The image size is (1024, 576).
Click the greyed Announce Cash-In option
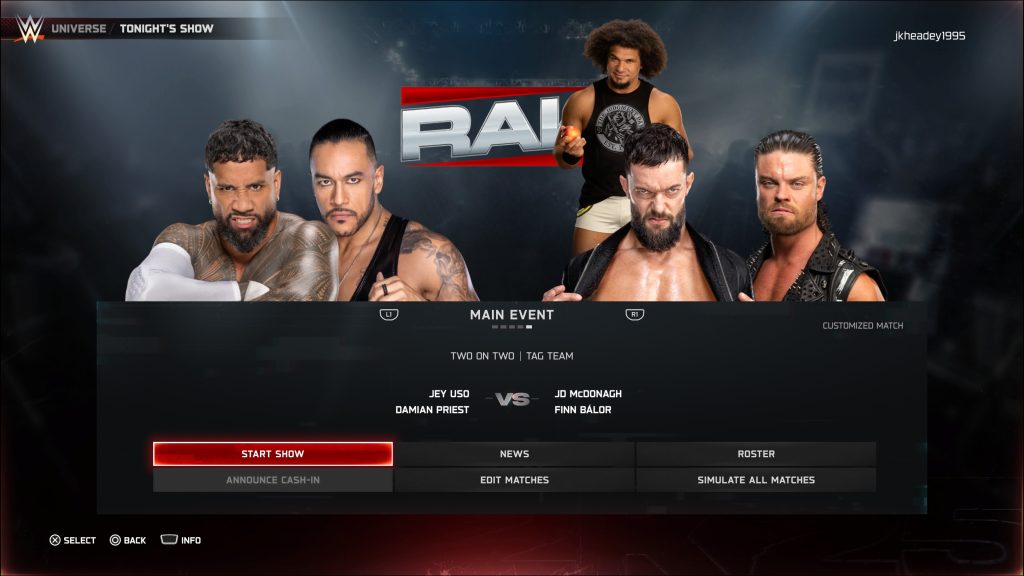pyautogui.click(x=272, y=480)
